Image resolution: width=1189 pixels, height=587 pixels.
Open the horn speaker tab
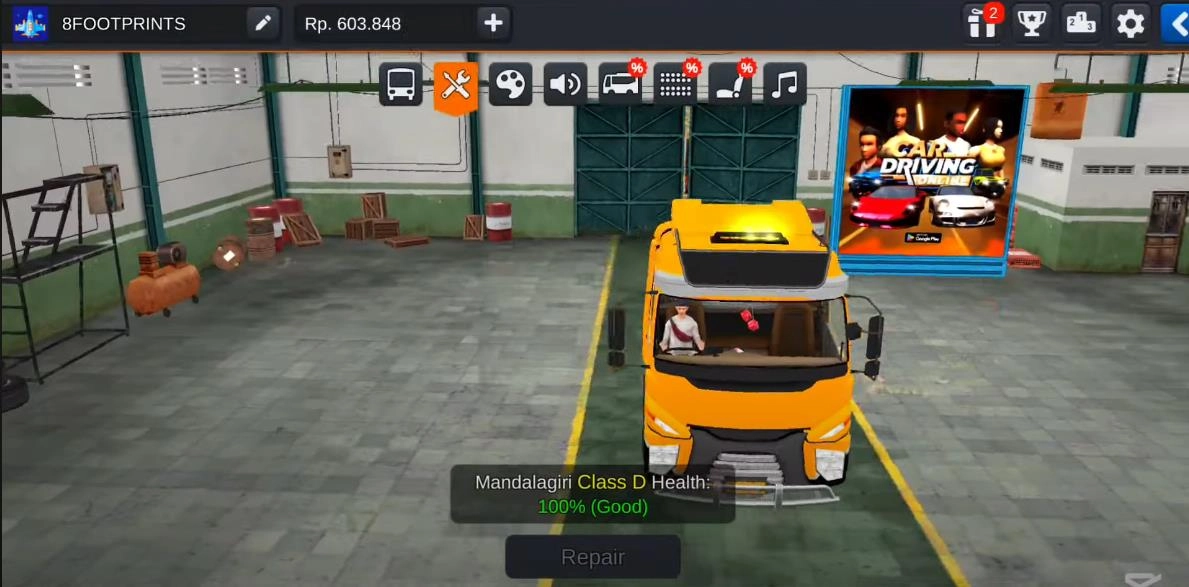[x=565, y=84]
